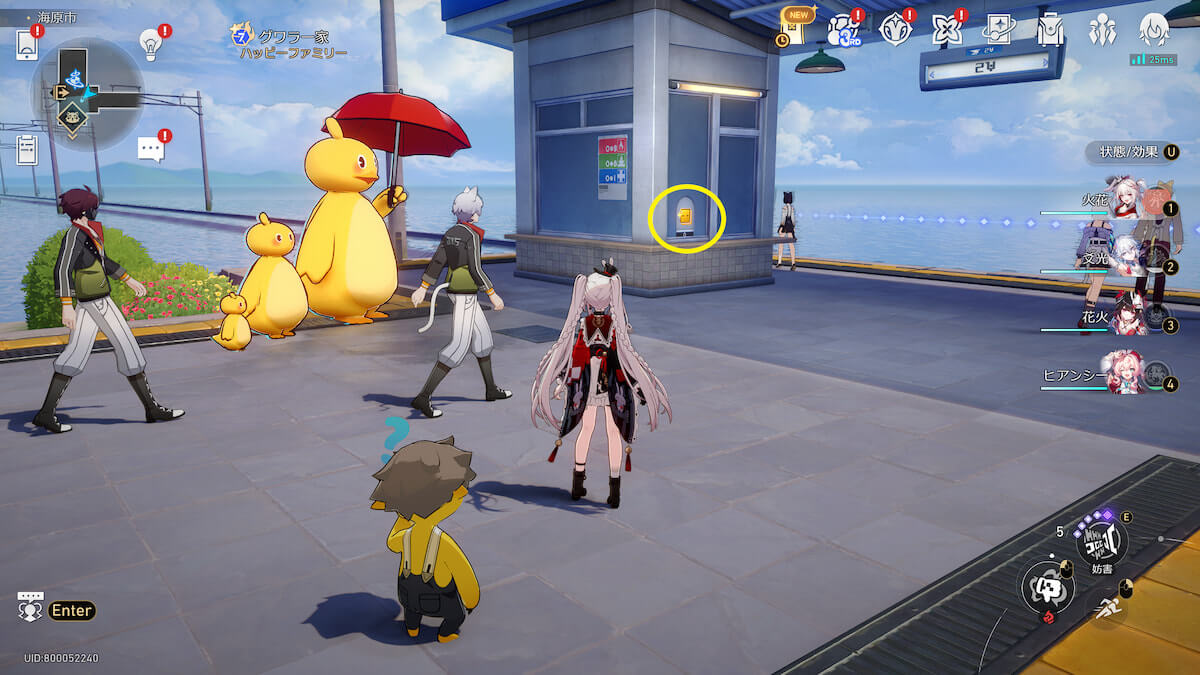Open the phone menu icon
Viewport: 1200px width, 675px height.
point(27,45)
